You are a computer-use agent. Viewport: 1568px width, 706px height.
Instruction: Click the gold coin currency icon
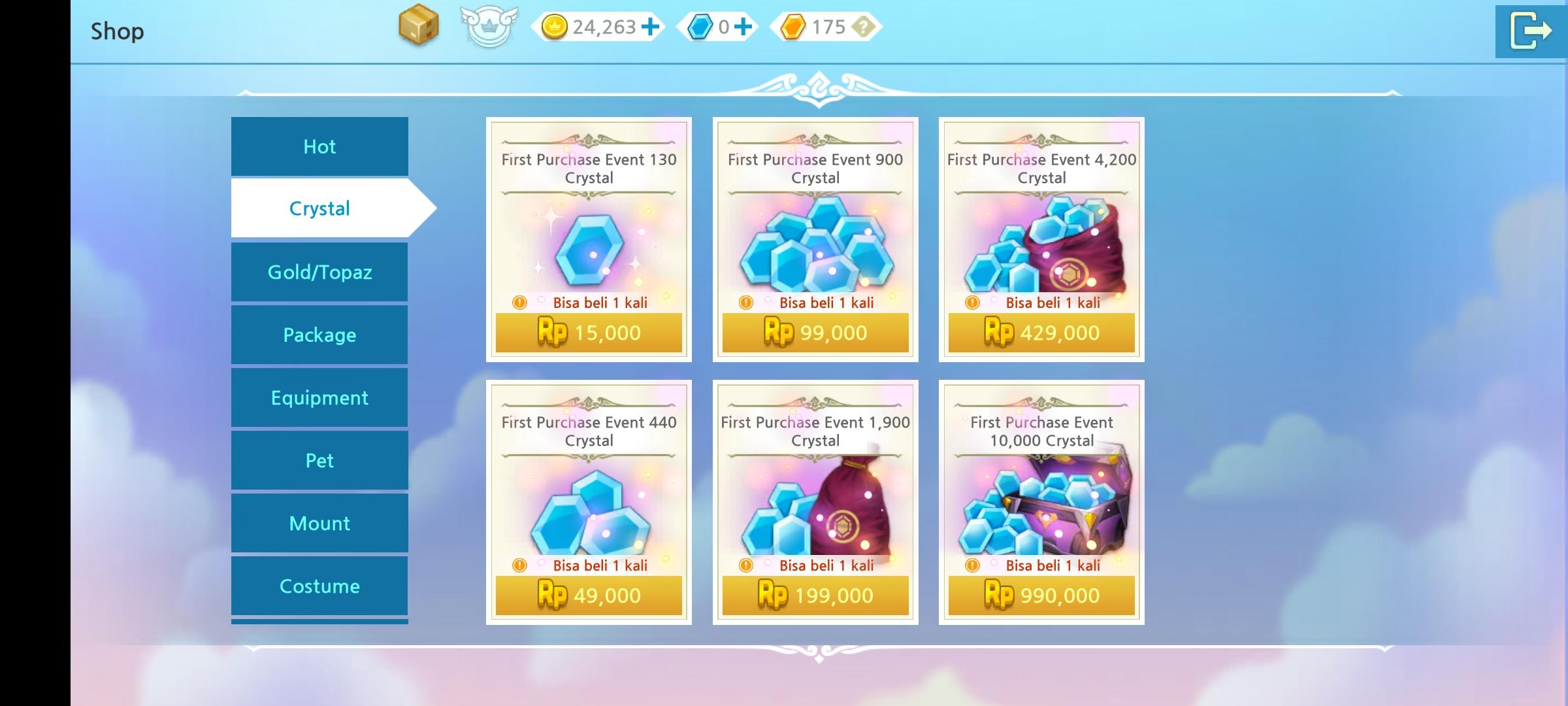tap(555, 27)
